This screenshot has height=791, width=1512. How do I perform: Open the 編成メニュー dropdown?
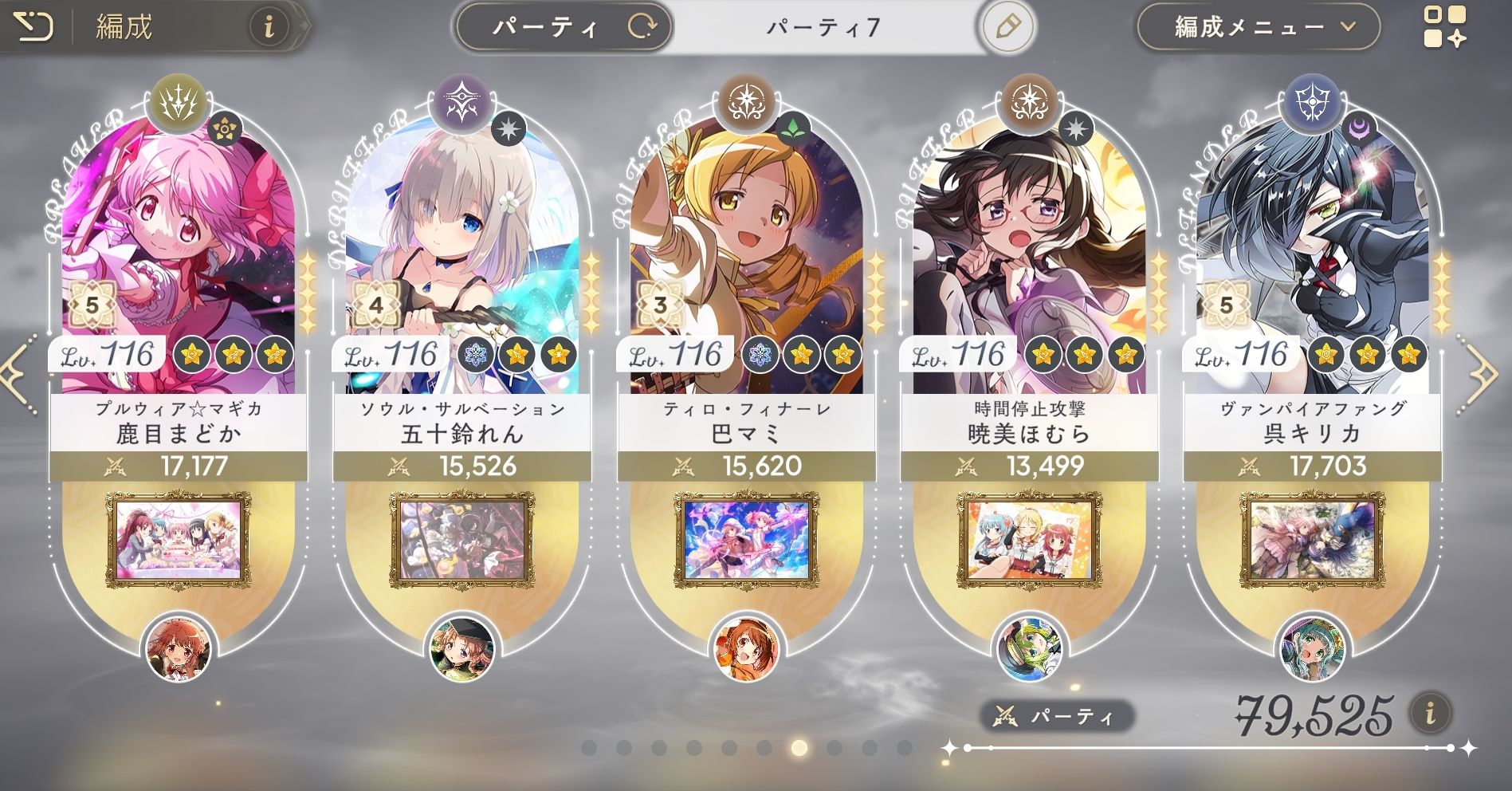pyautogui.click(x=1257, y=28)
